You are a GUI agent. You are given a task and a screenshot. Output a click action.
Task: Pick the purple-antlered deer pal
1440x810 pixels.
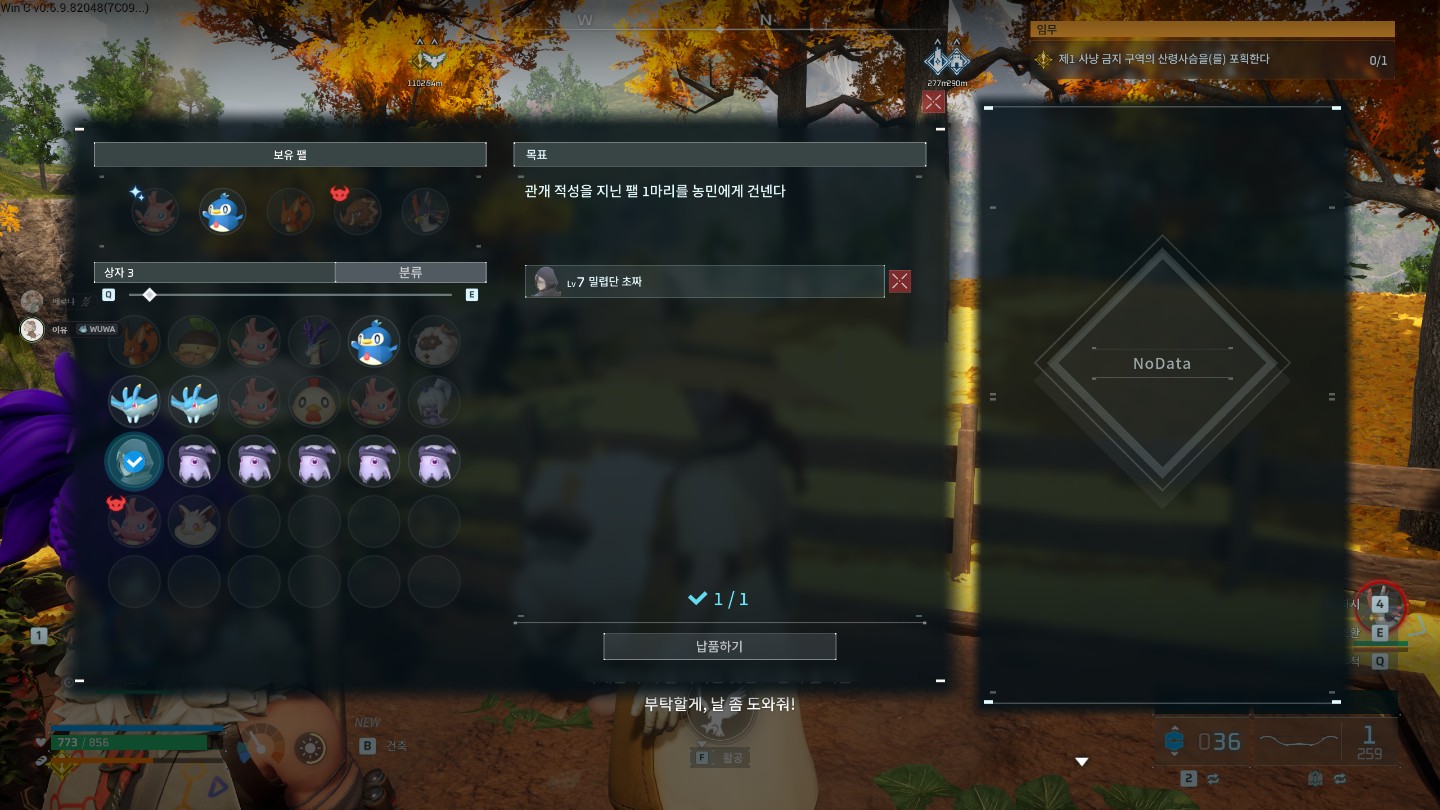tap(314, 342)
